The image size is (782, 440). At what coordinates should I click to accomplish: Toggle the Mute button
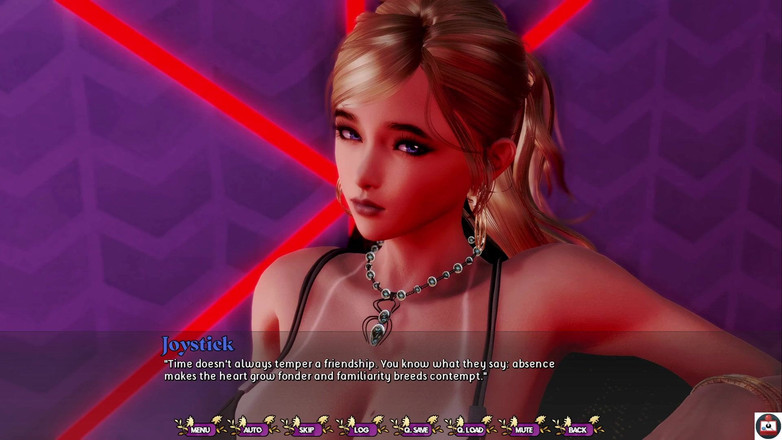point(524,429)
